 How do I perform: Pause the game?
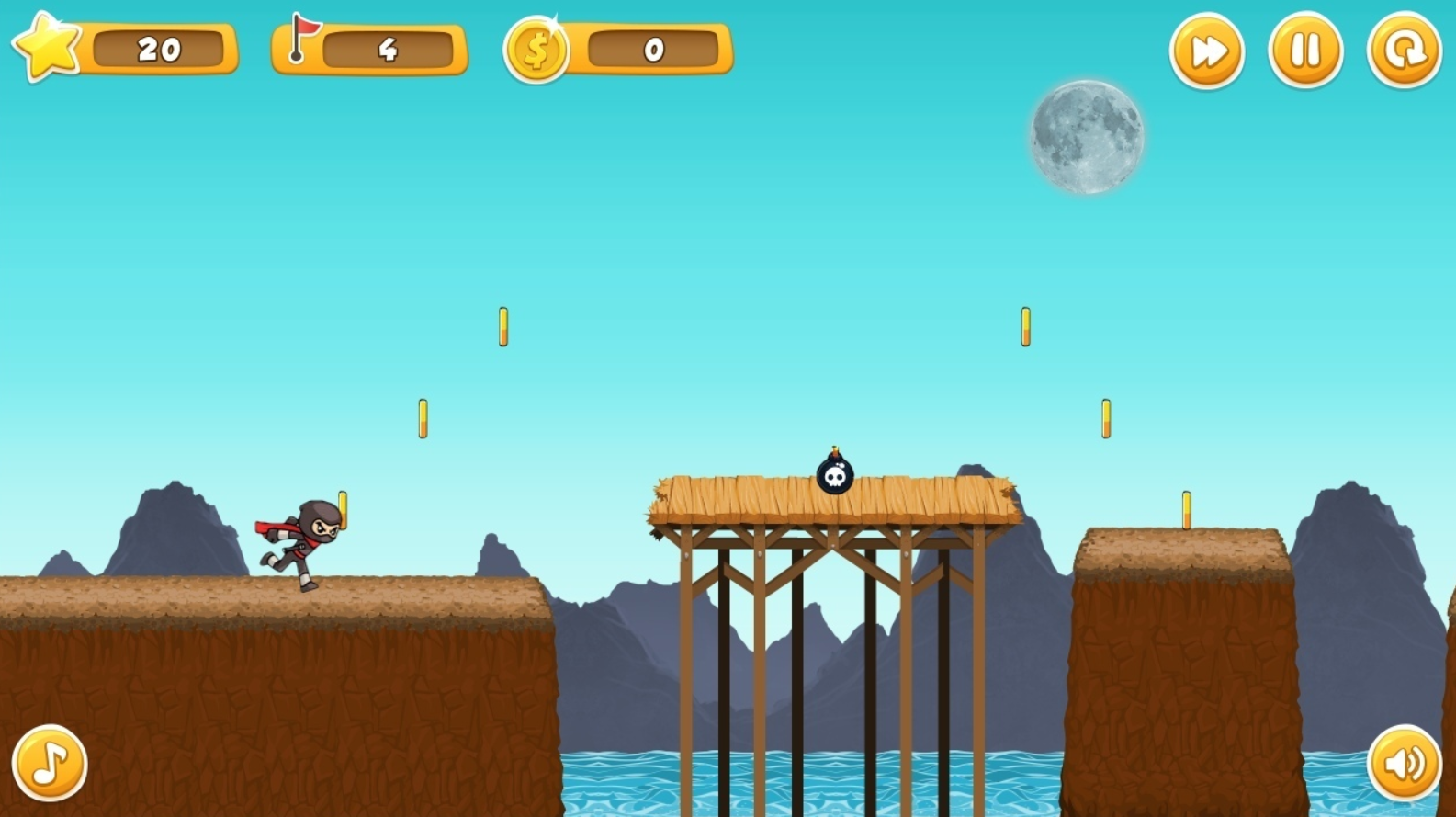pos(1304,51)
